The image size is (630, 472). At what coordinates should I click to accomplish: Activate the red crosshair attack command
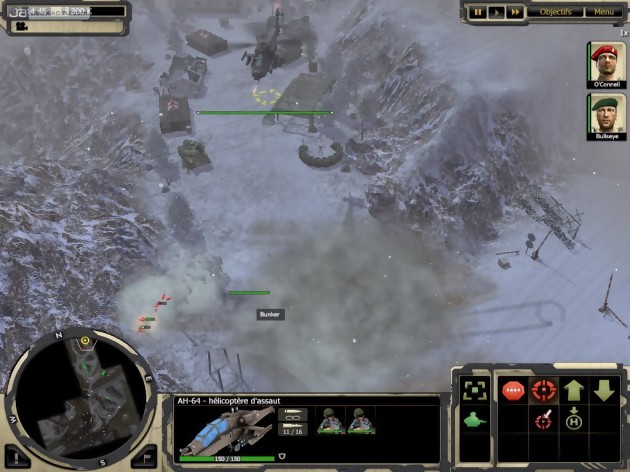click(x=544, y=390)
